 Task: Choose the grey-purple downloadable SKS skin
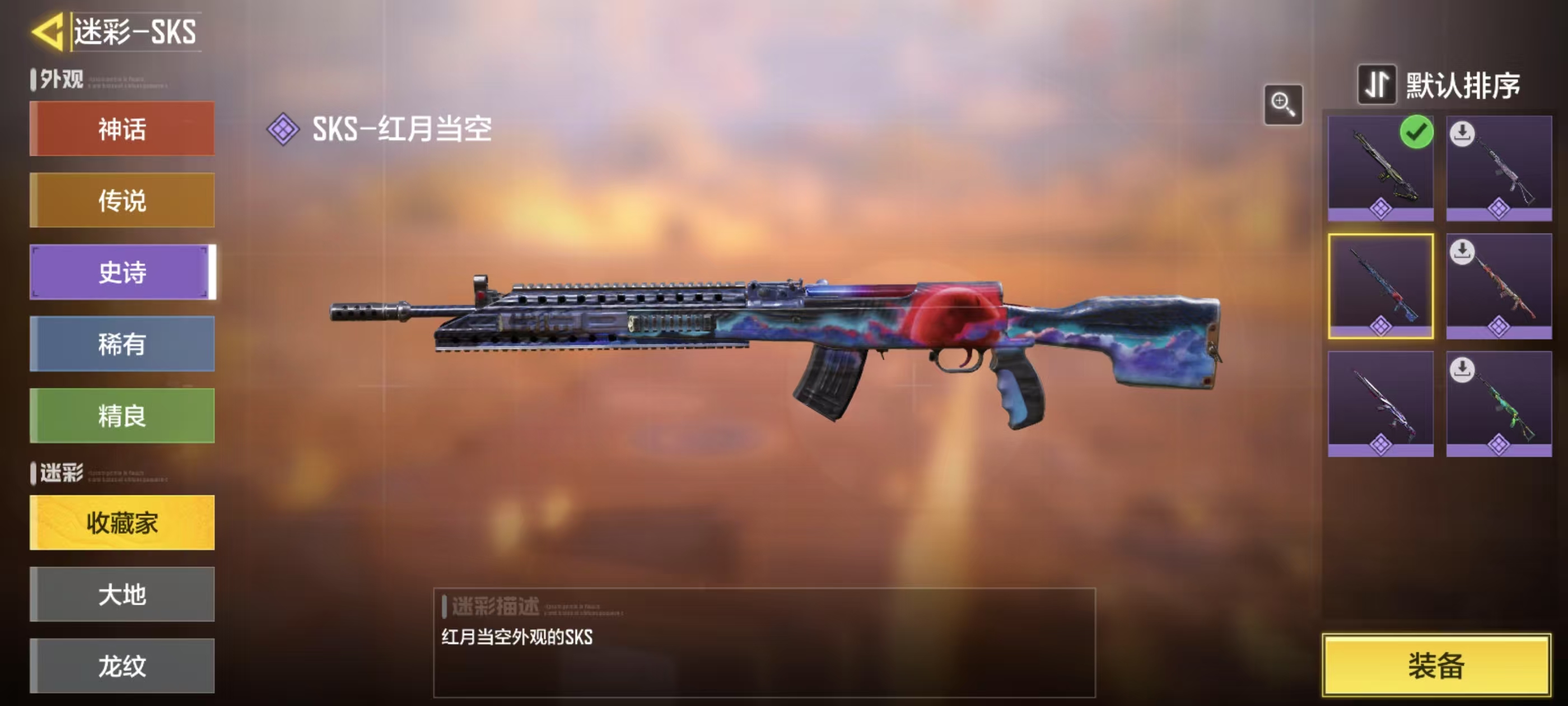(1499, 168)
